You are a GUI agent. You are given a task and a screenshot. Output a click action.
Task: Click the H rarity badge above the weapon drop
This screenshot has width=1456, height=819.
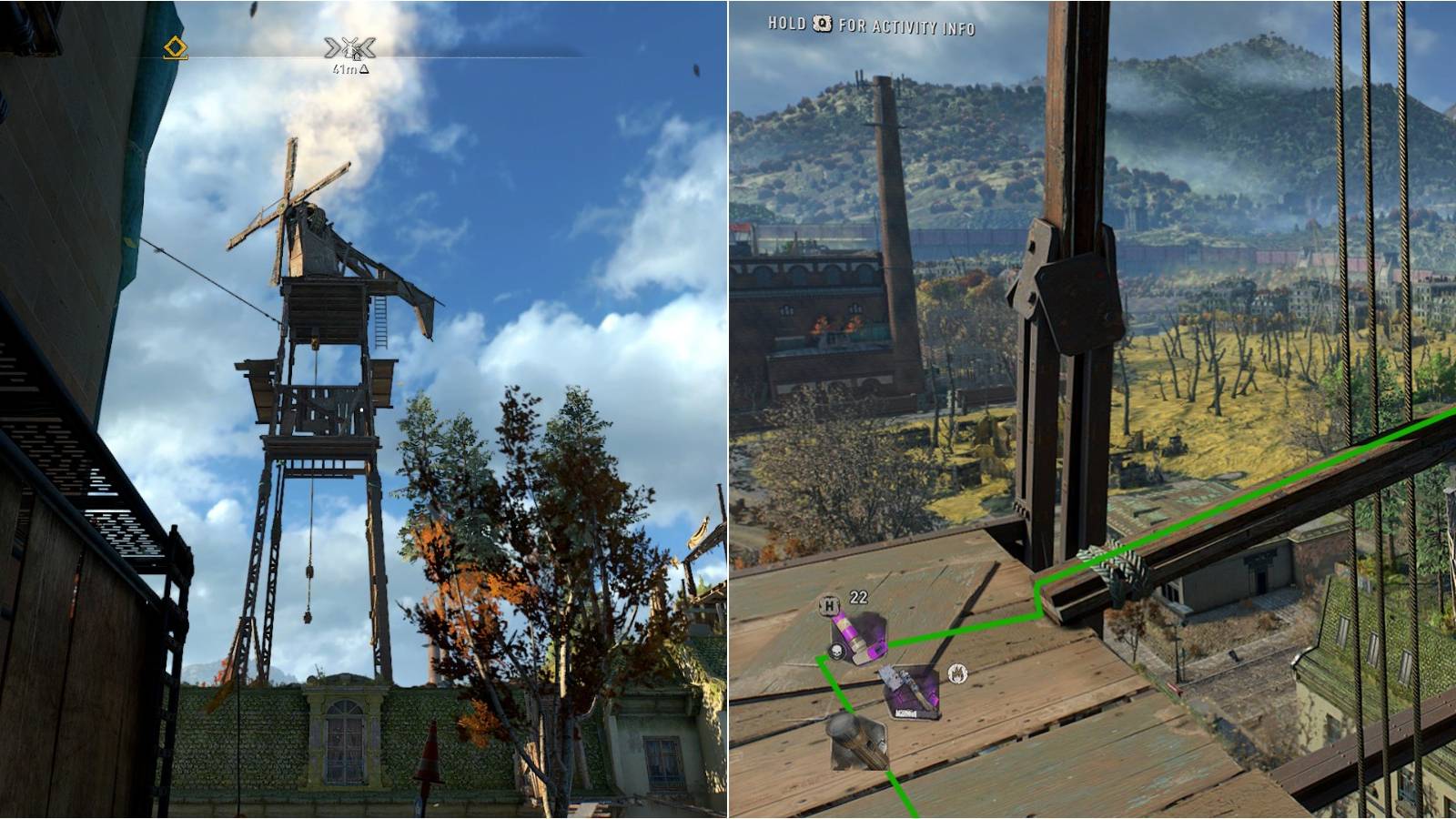click(829, 604)
